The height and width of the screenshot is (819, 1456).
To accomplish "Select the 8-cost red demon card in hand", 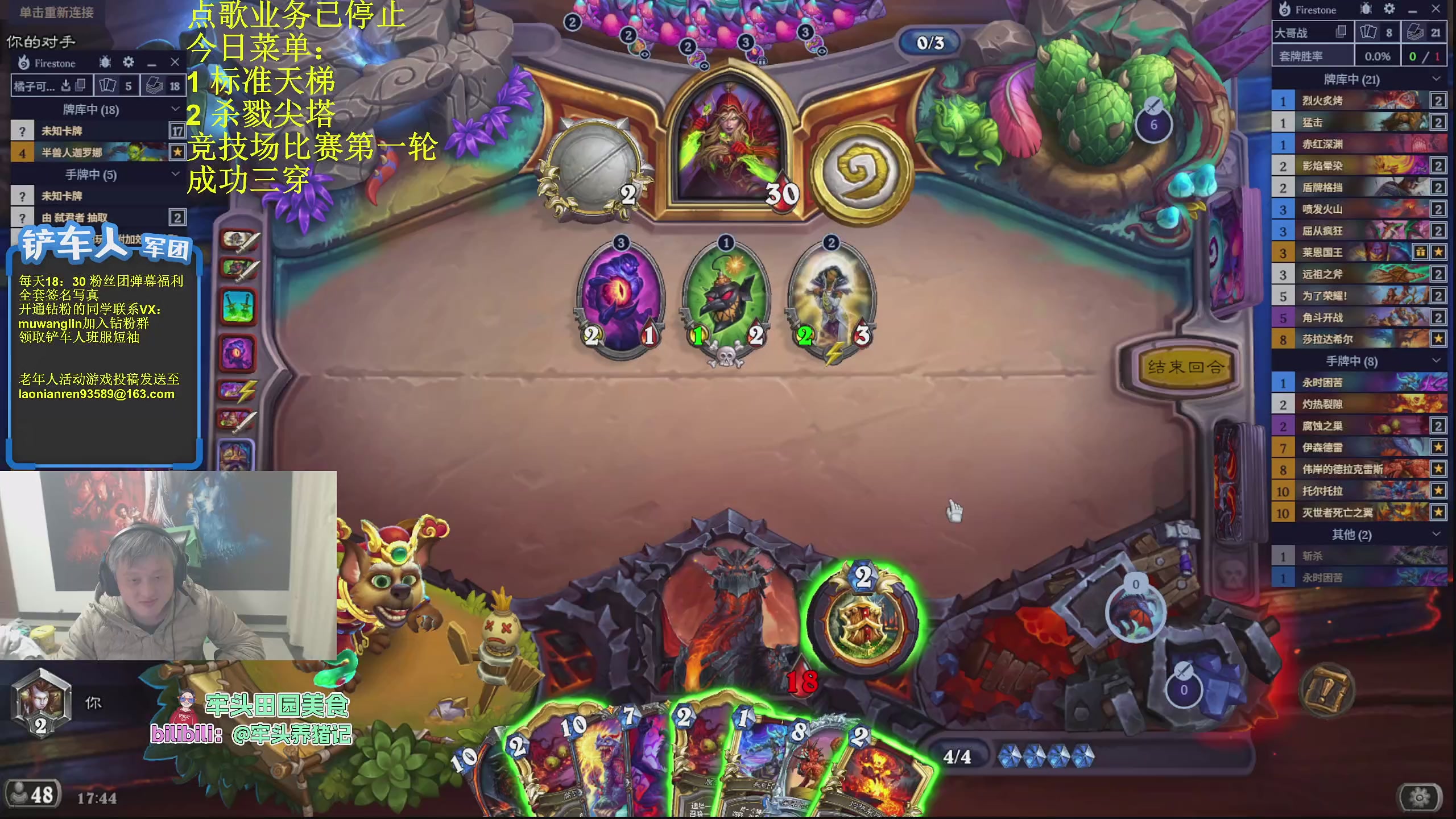I will pyautogui.click(x=813, y=768).
